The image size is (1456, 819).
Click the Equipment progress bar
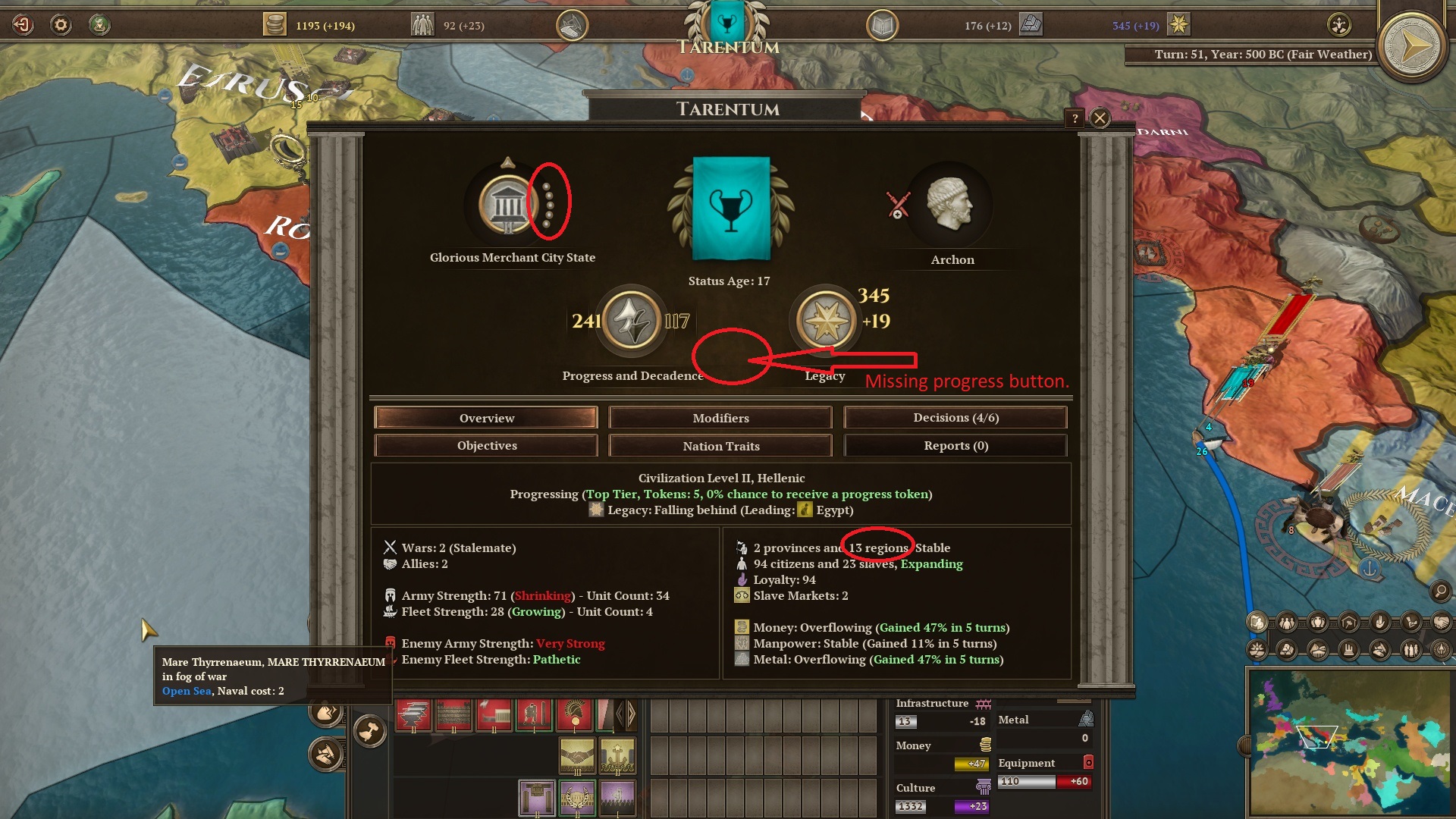click(1046, 781)
